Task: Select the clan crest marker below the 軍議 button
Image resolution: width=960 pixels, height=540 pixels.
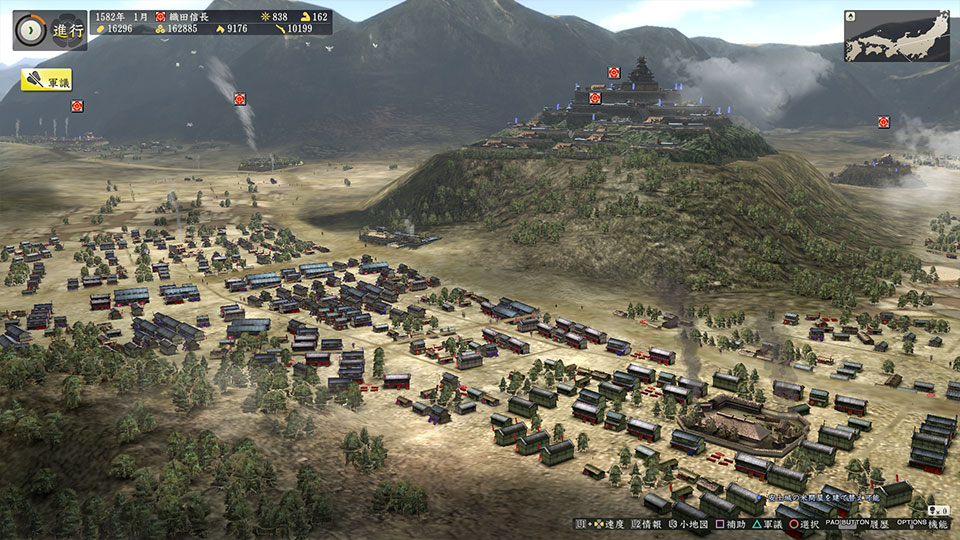Action: tap(77, 106)
